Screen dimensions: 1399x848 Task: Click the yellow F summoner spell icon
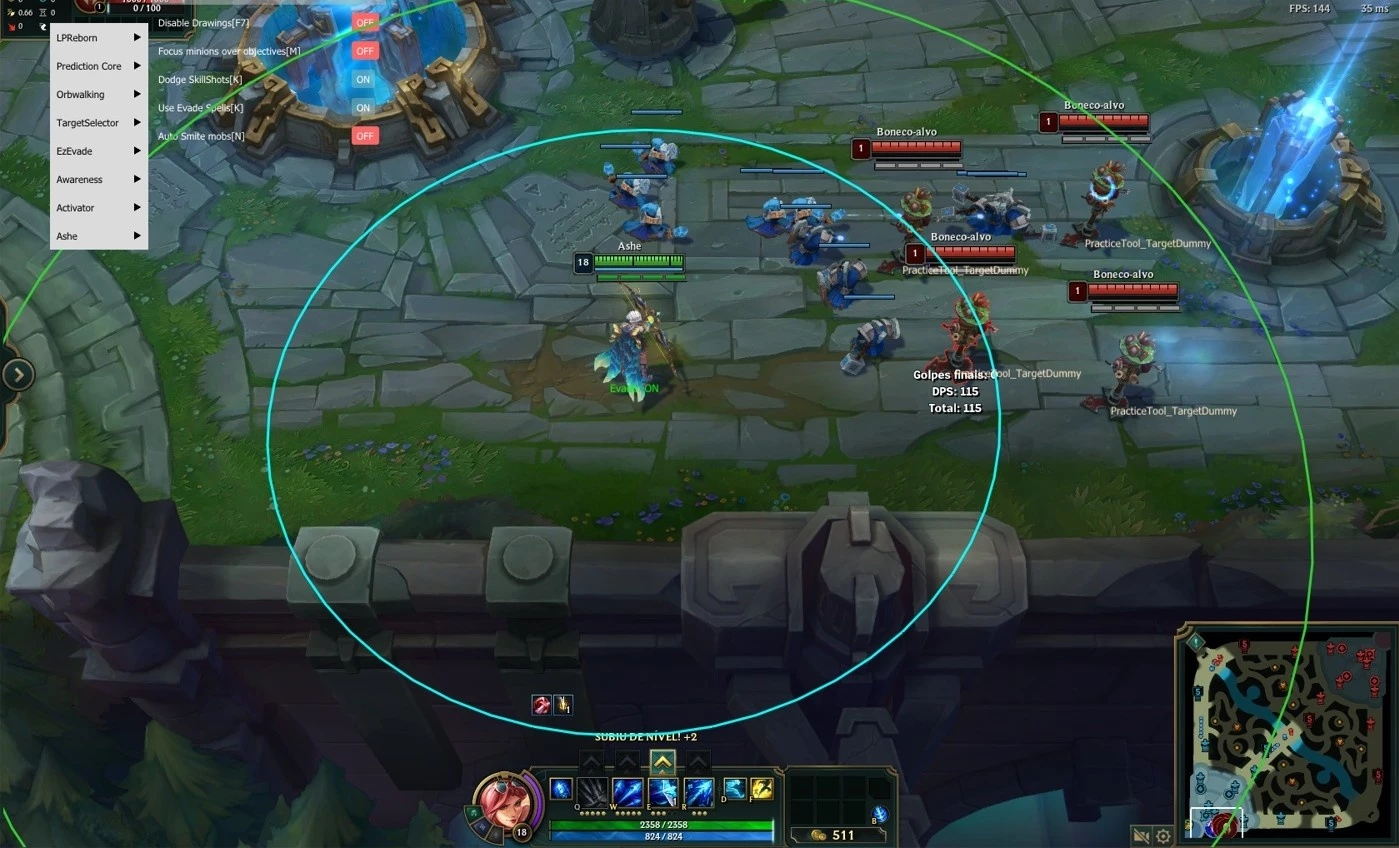[762, 790]
